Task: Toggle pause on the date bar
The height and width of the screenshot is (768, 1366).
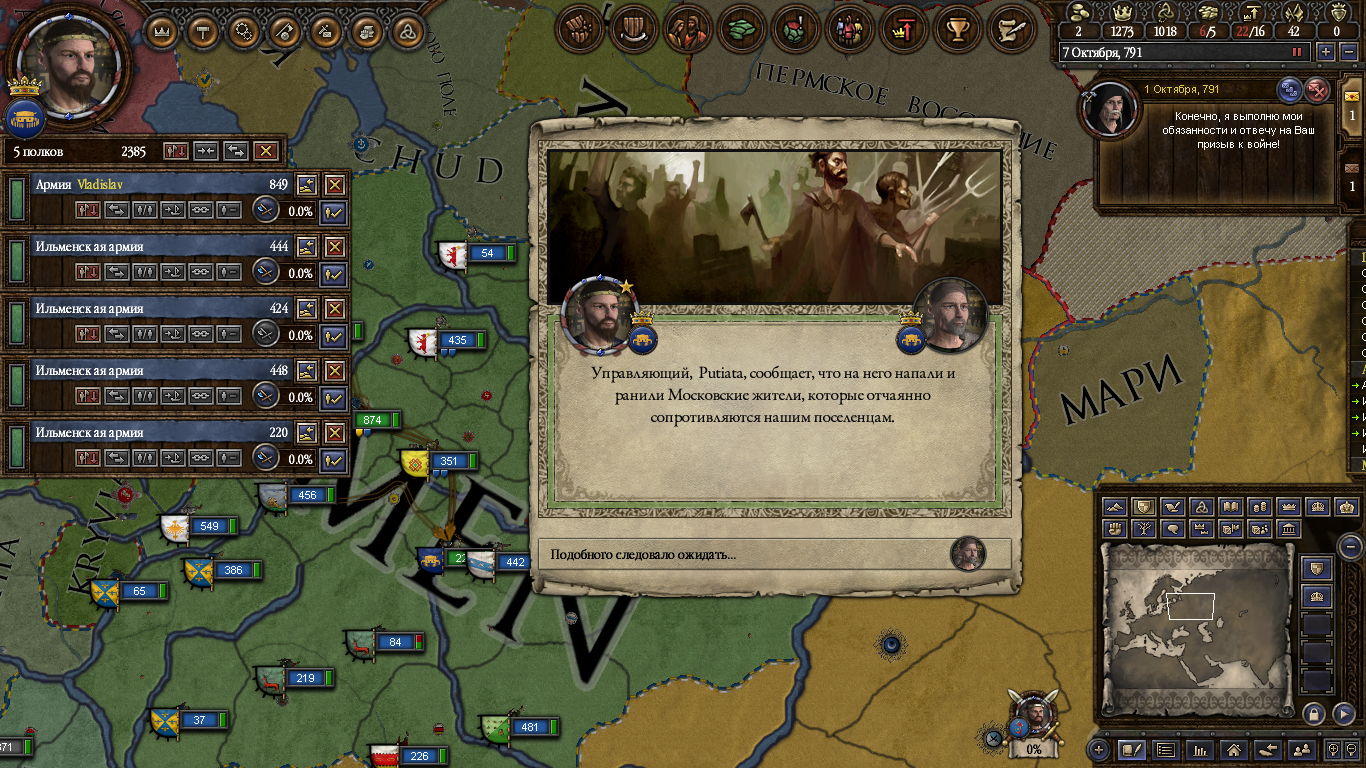Action: point(1297,52)
